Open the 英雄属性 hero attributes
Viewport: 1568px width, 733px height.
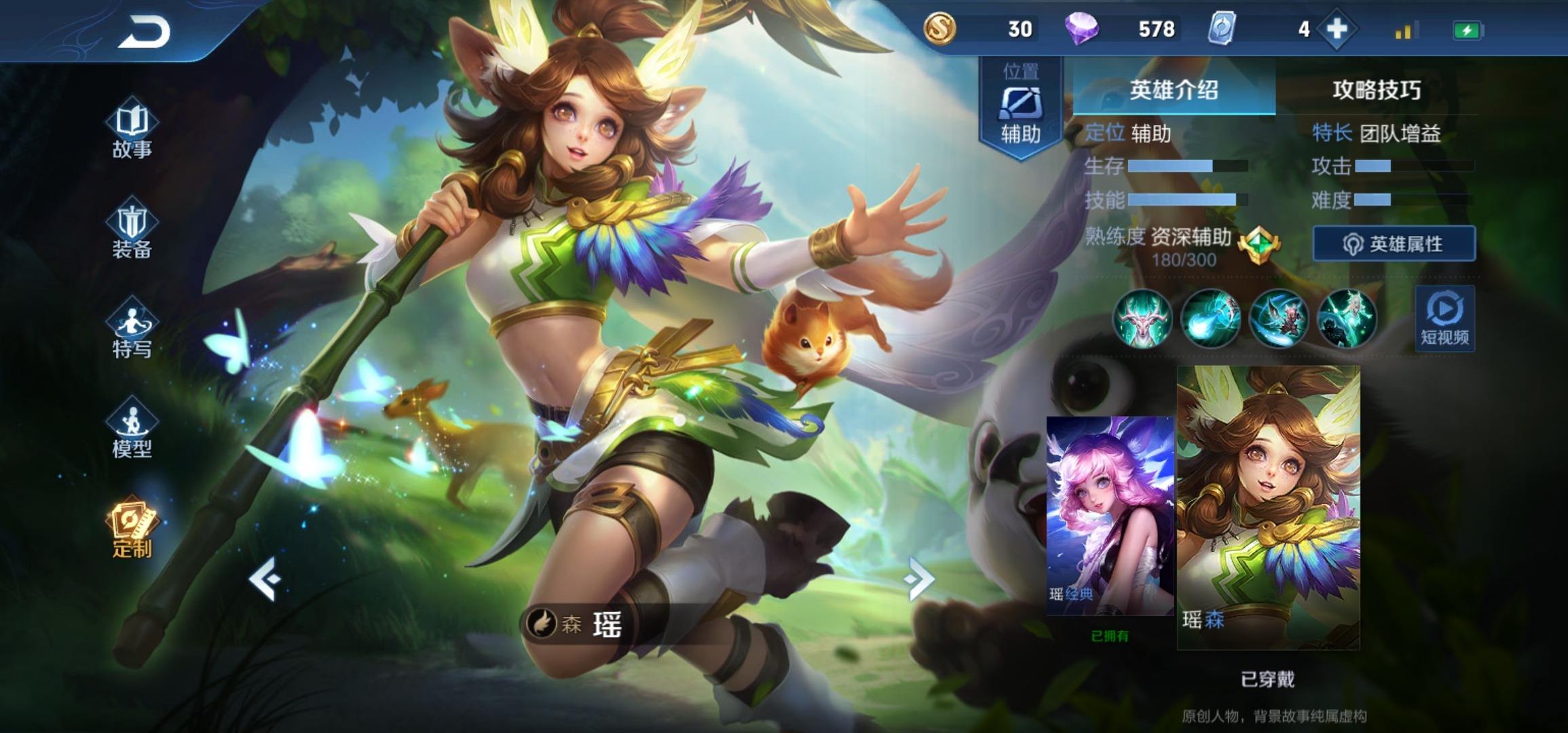click(x=1394, y=244)
